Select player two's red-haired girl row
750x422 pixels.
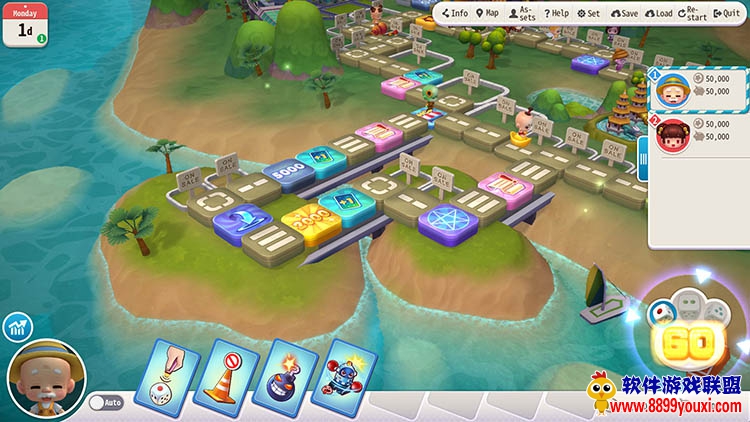tap(699, 131)
